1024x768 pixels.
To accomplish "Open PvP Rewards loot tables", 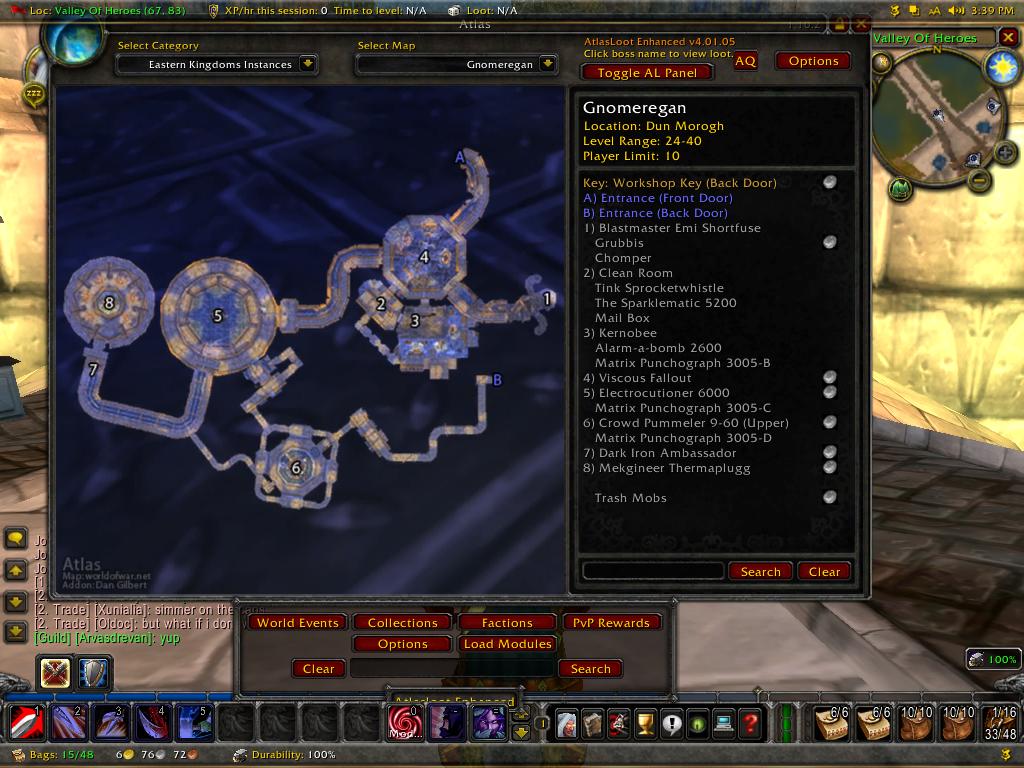I will 611,622.
